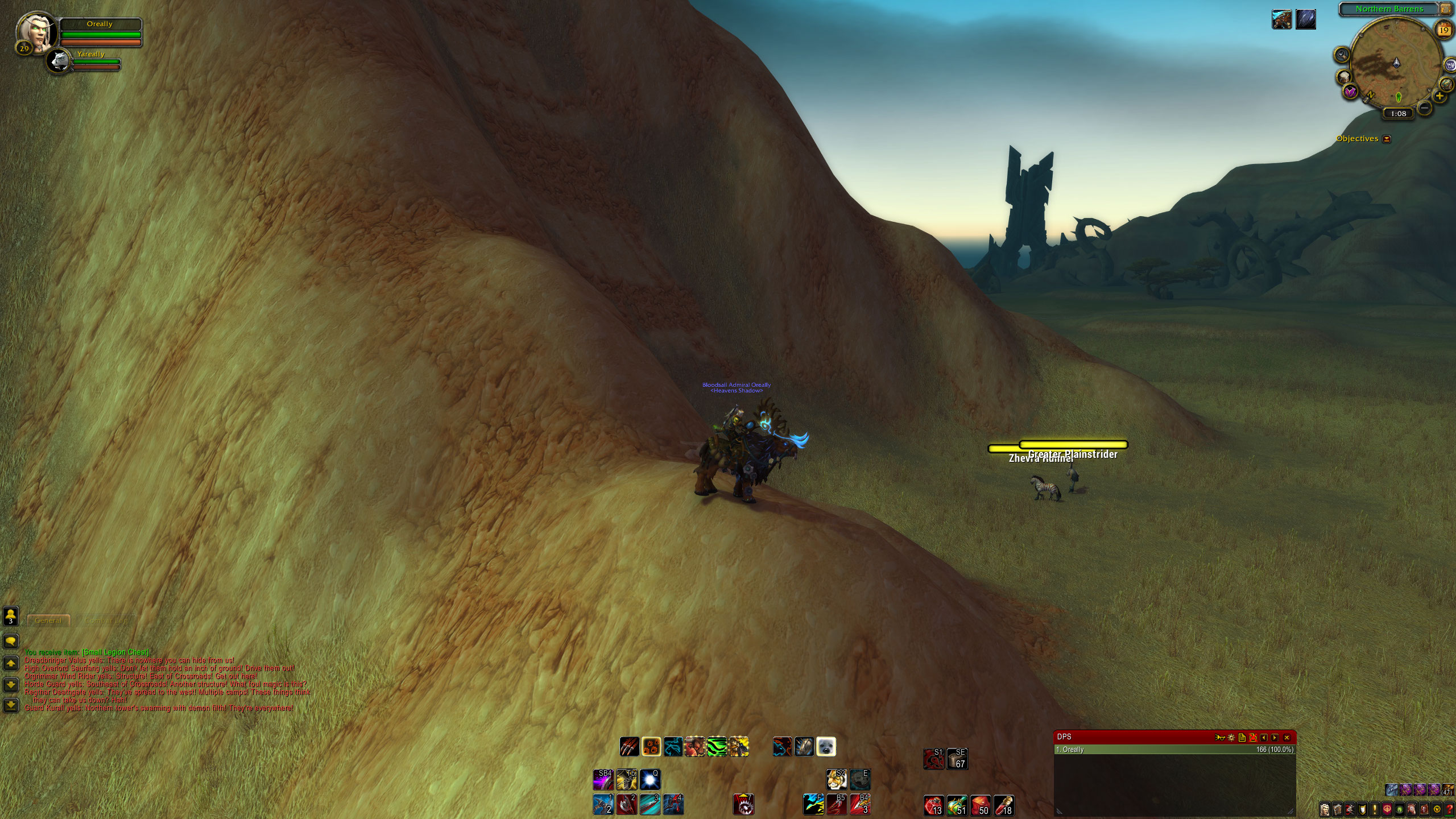The image size is (1456, 819).
Task: Open the General chat tab
Action: tap(48, 621)
